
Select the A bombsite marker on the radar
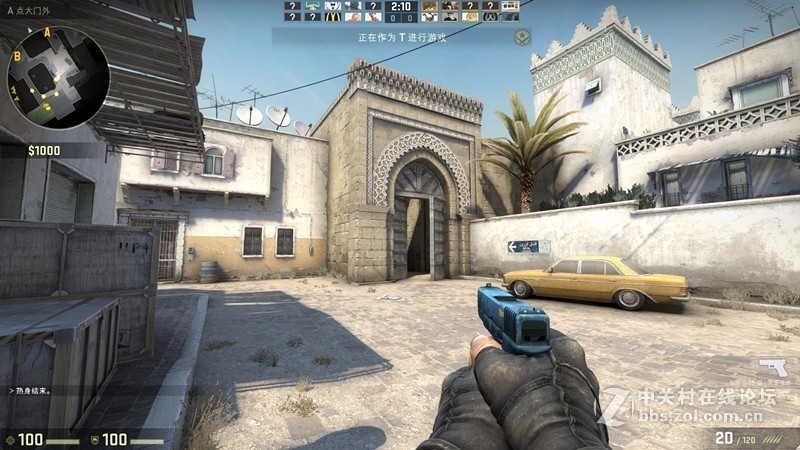coord(47,33)
